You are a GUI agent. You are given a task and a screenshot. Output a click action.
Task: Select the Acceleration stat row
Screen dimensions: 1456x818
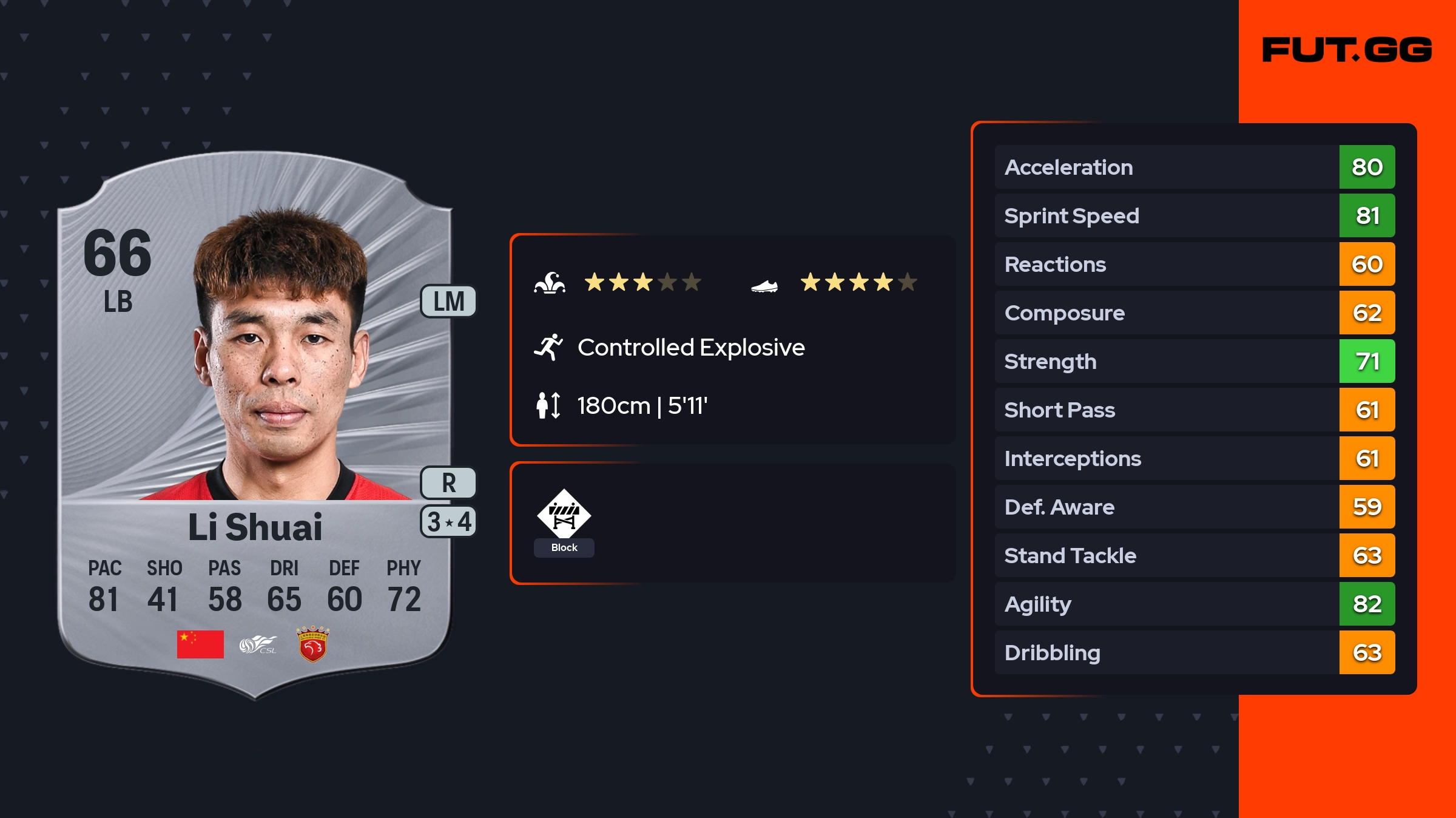pyautogui.click(x=1195, y=167)
